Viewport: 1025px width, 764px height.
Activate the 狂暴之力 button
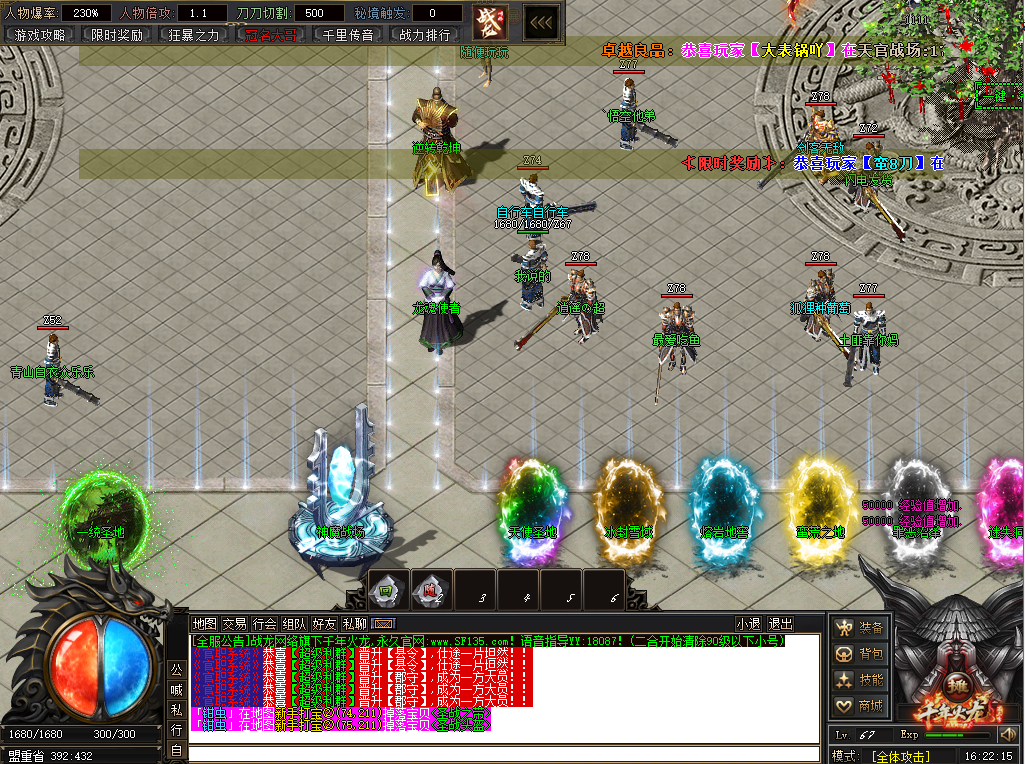(x=193, y=34)
